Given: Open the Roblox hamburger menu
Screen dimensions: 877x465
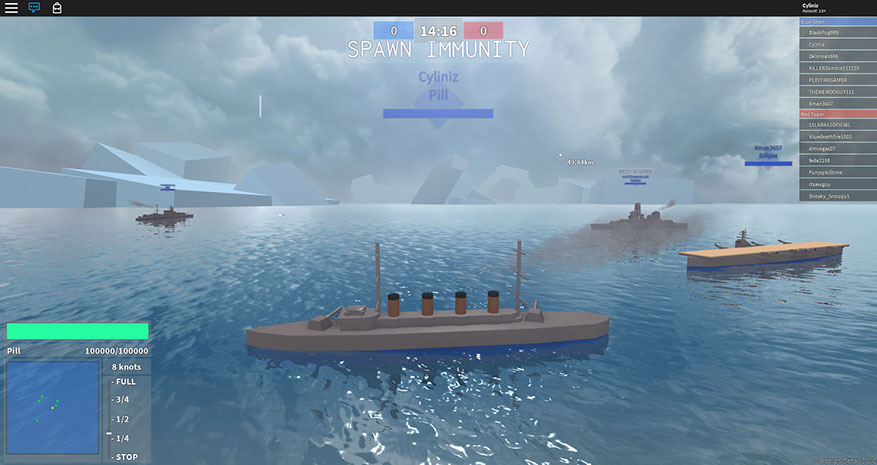Looking at the screenshot, I should click(x=11, y=7).
